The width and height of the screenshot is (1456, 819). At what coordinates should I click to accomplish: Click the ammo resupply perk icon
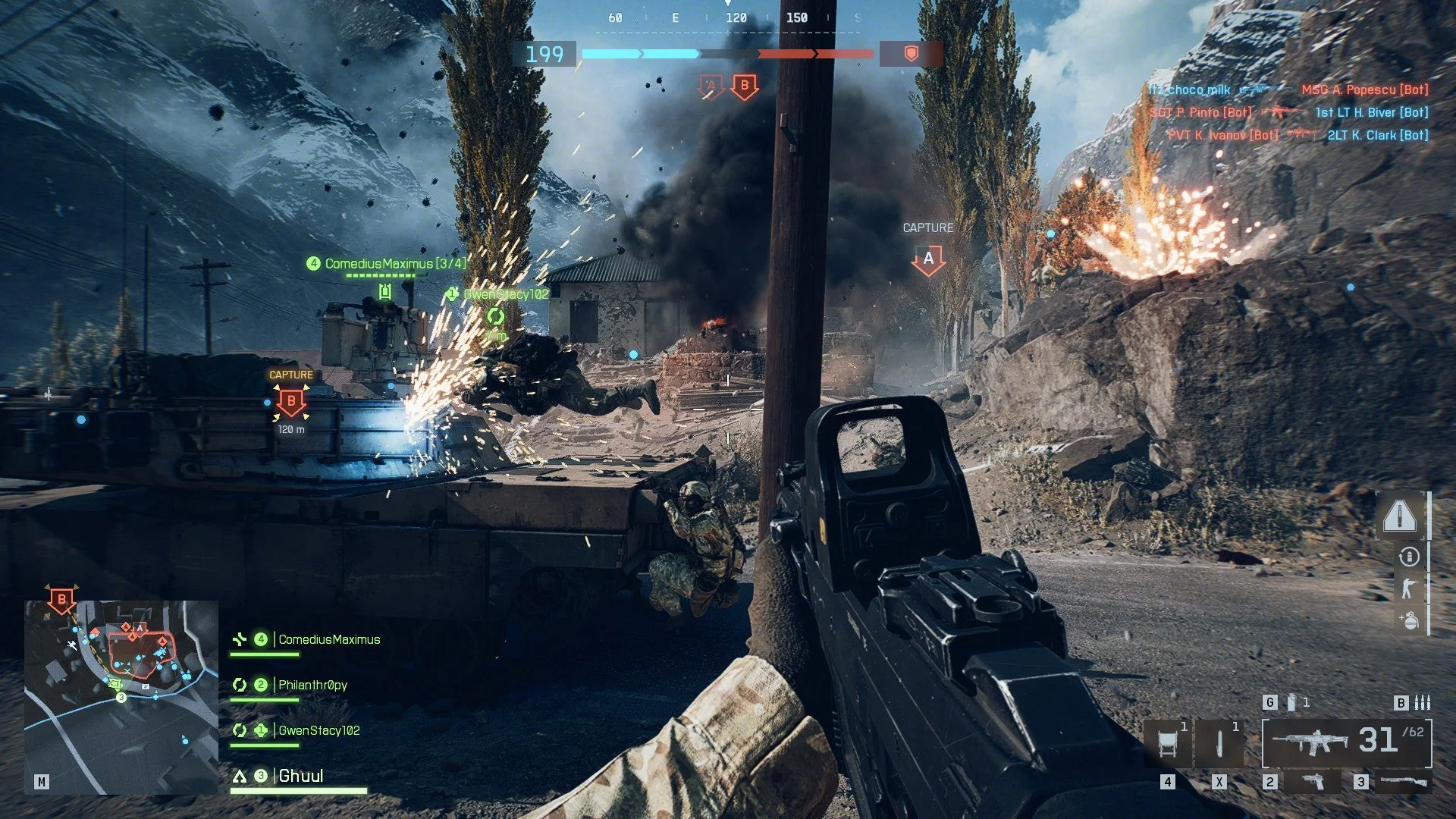(x=1409, y=557)
